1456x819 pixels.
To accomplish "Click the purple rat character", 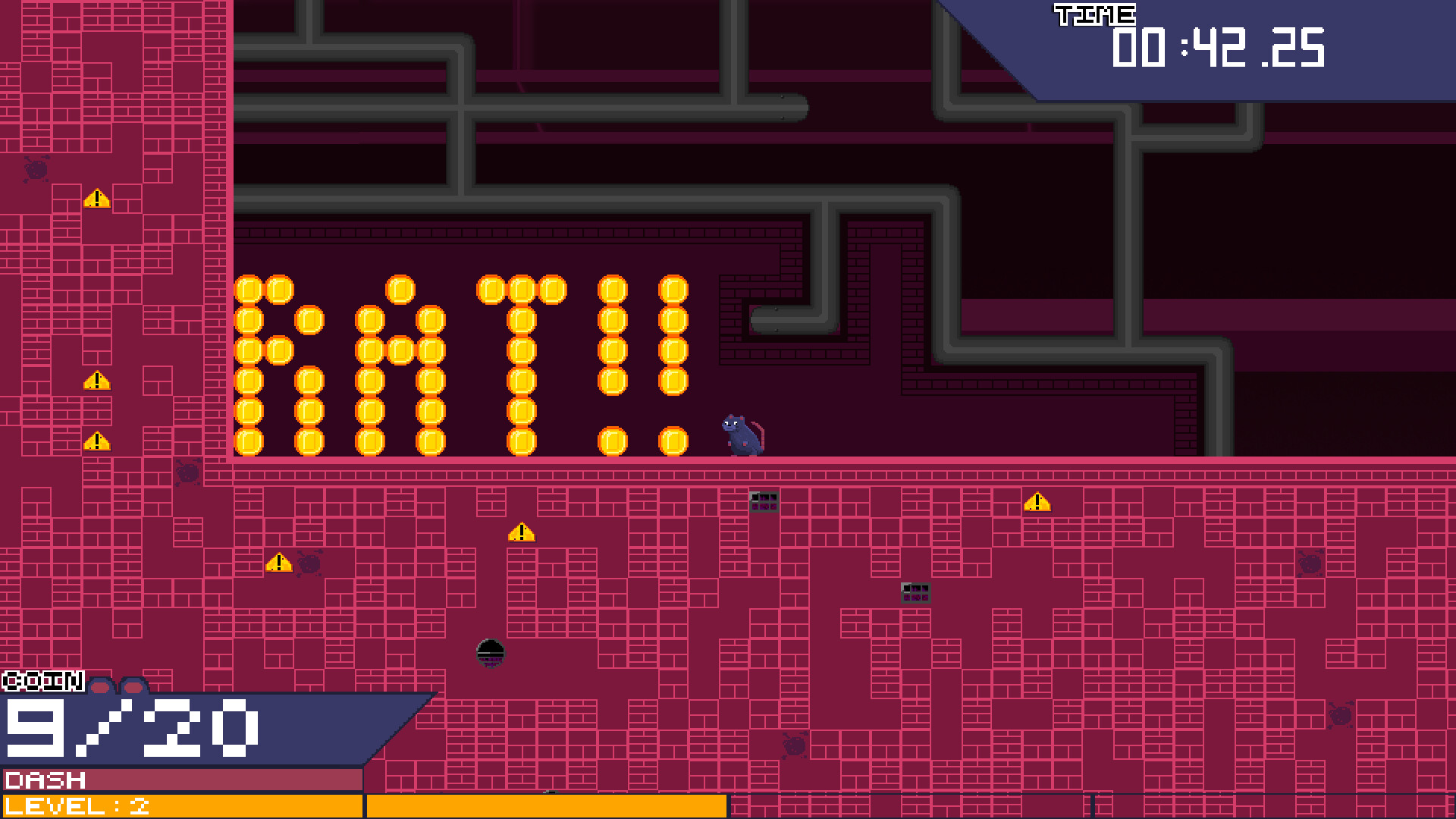I will pos(739,436).
